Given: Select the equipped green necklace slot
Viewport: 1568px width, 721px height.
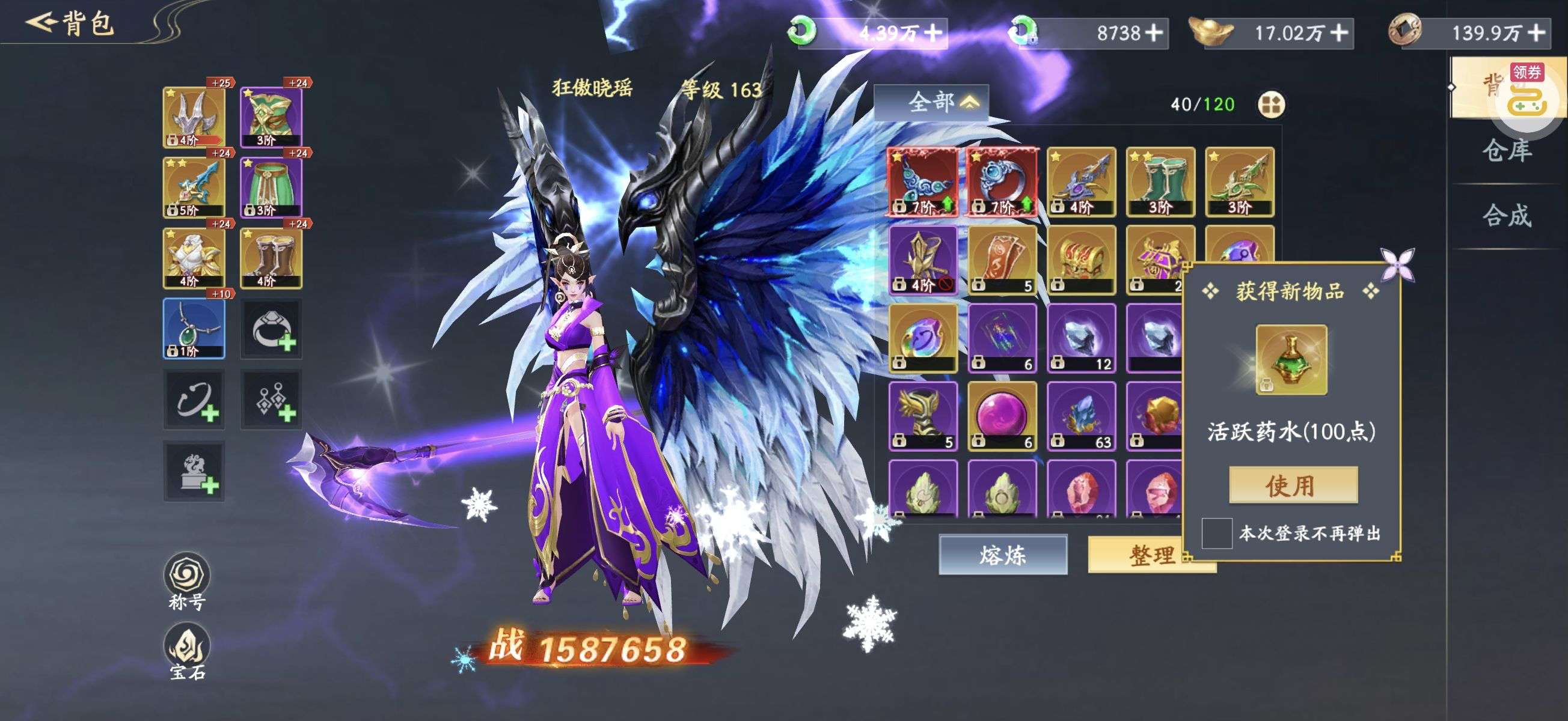Looking at the screenshot, I should coord(194,329).
